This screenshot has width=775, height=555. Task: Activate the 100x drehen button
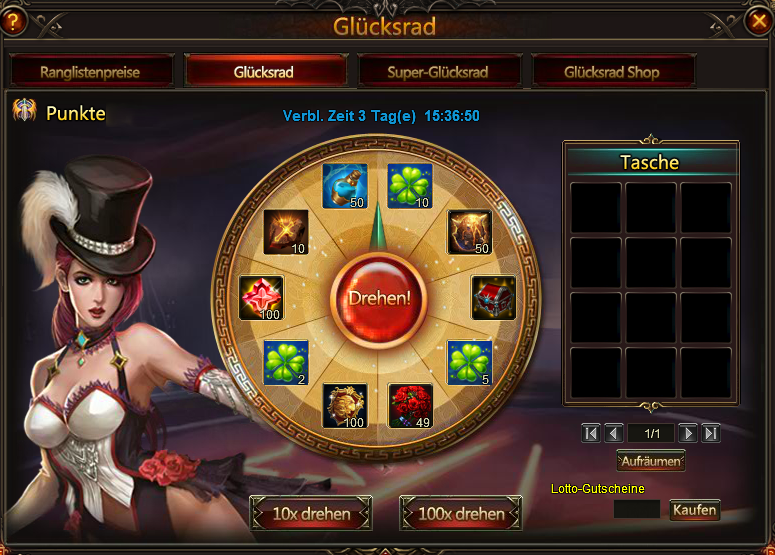click(461, 514)
